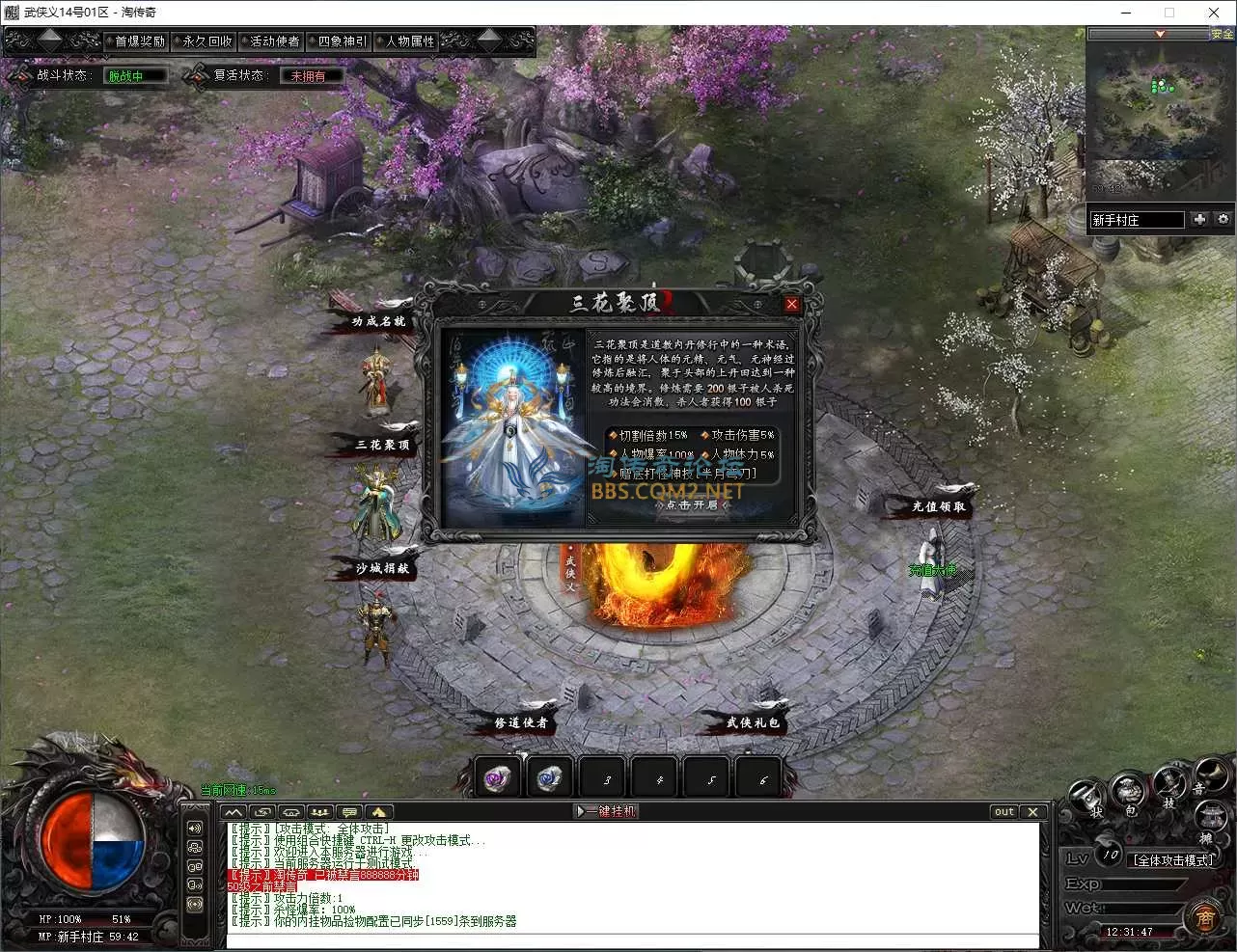Open minimap gear settings
The width and height of the screenshot is (1237, 952).
[1223, 219]
